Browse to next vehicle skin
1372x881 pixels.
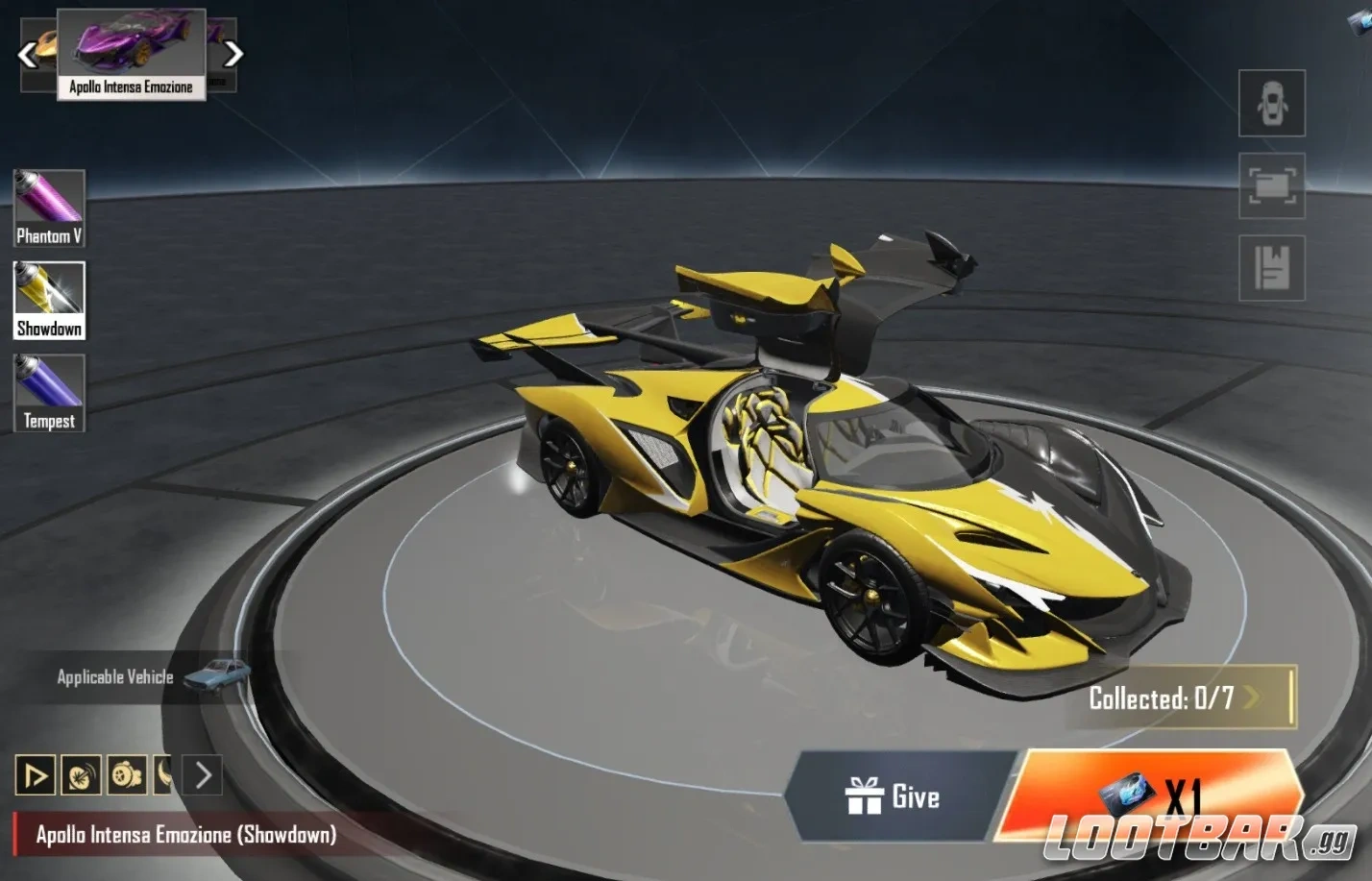click(233, 54)
